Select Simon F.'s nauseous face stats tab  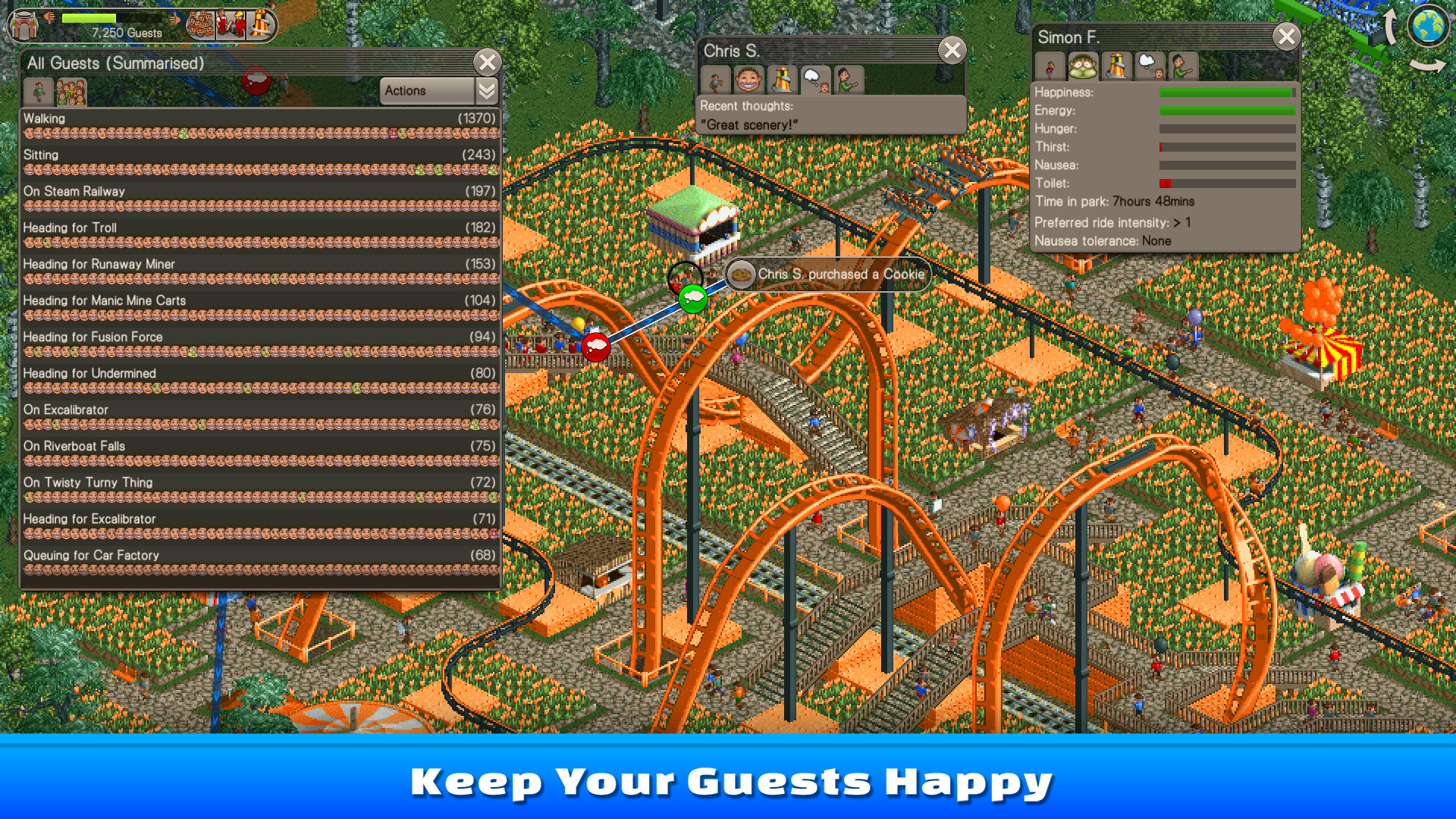(x=1082, y=67)
